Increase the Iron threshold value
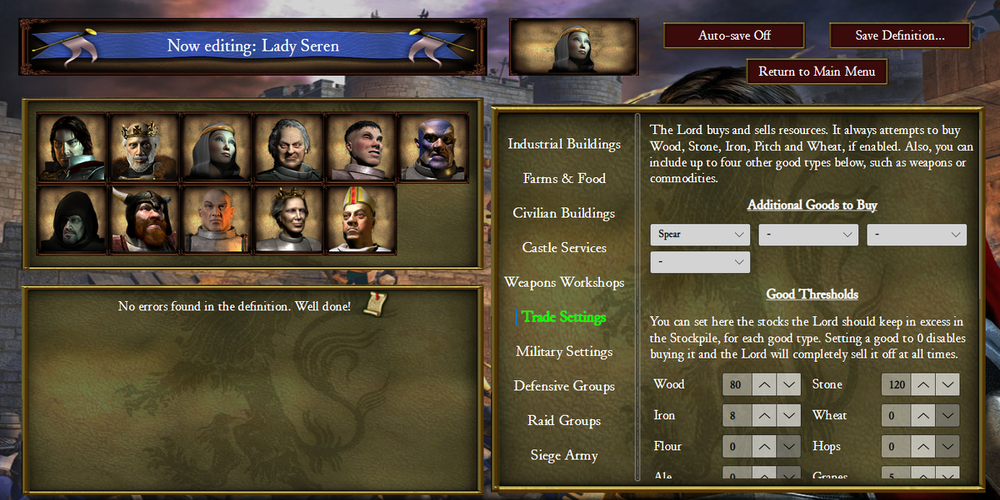This screenshot has width=1000, height=500. point(762,416)
